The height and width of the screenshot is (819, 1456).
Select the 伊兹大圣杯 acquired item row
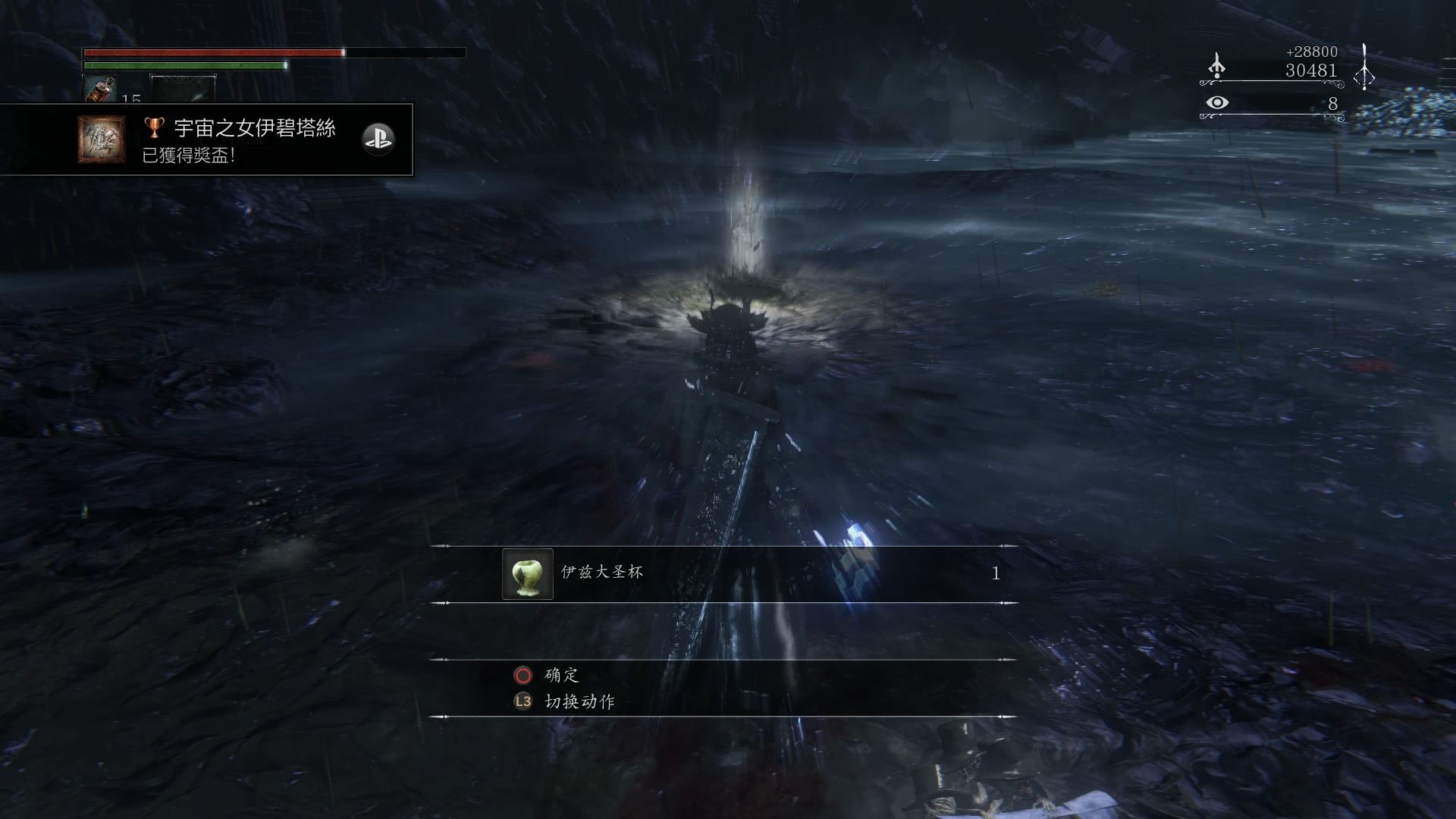tap(724, 574)
